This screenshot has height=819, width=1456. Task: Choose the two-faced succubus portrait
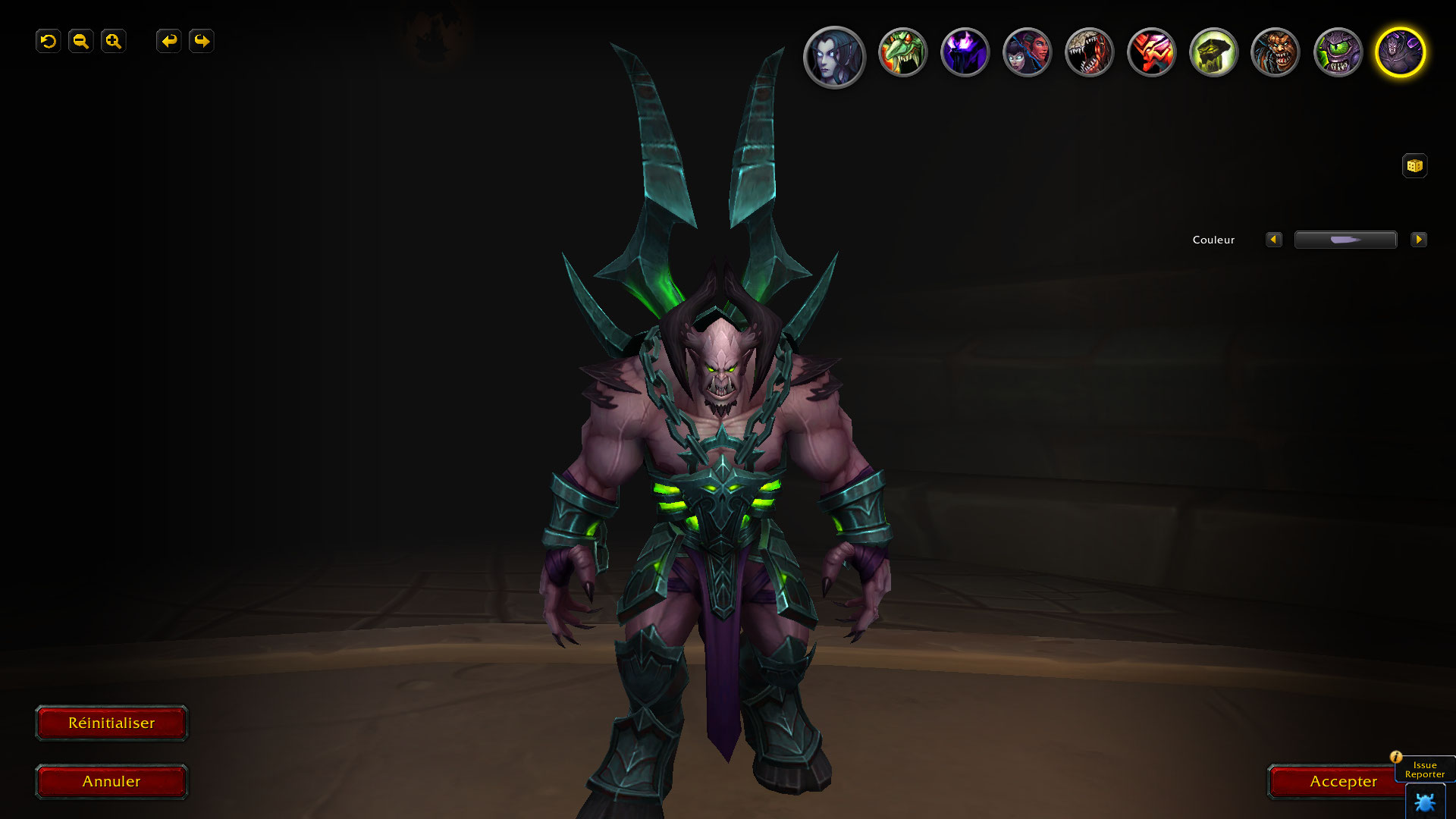(1027, 52)
